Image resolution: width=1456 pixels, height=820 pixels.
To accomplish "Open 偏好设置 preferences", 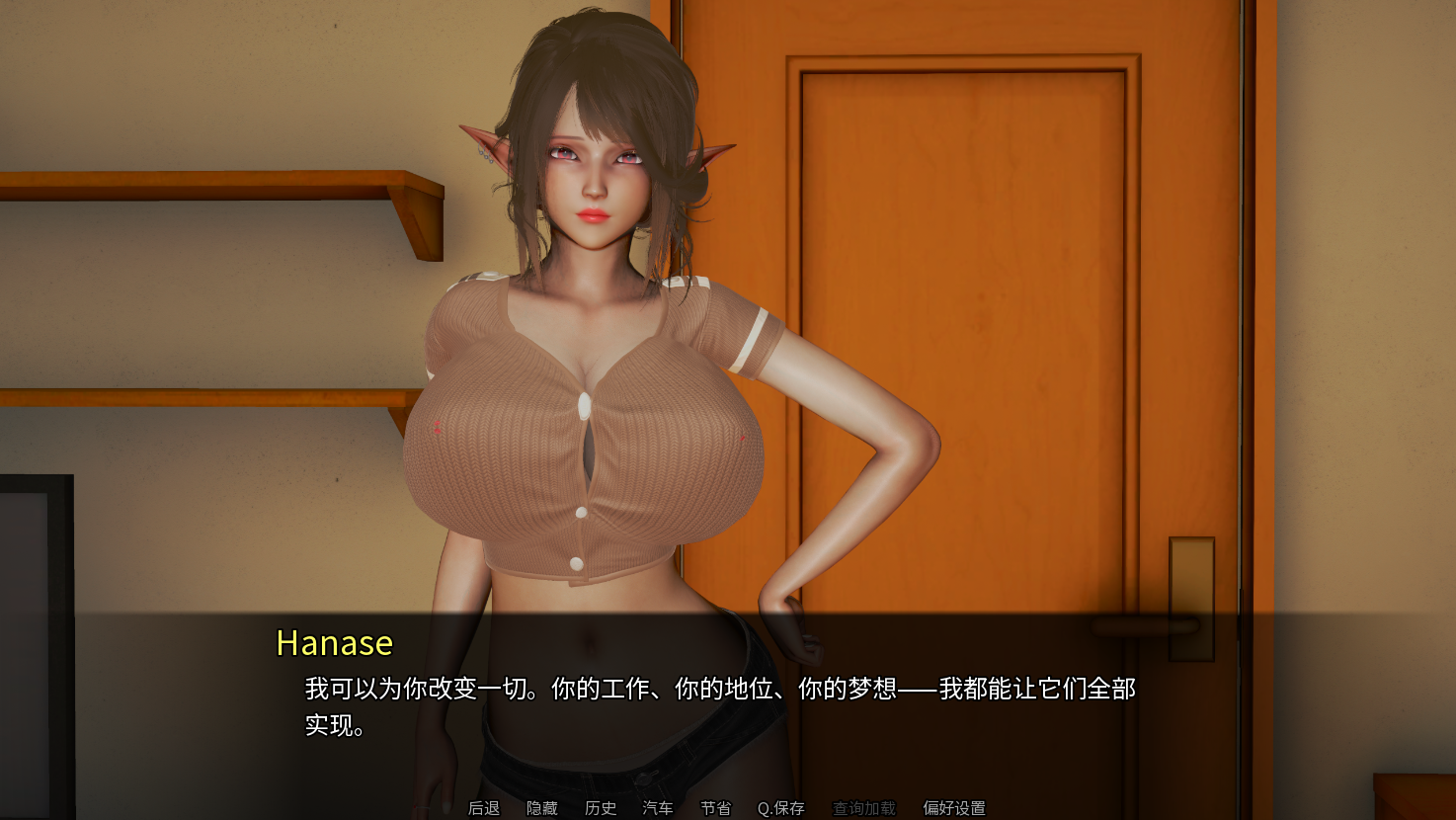I will click(x=953, y=808).
